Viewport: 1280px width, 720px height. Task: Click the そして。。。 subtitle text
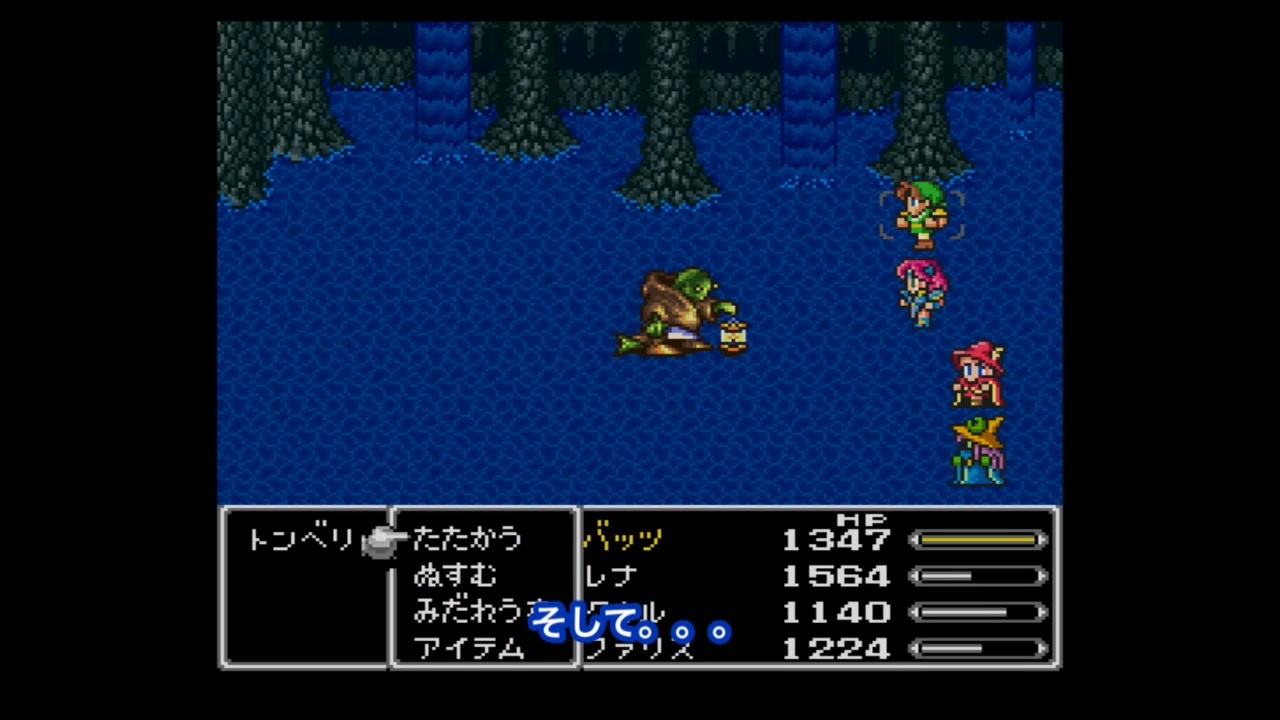point(630,628)
